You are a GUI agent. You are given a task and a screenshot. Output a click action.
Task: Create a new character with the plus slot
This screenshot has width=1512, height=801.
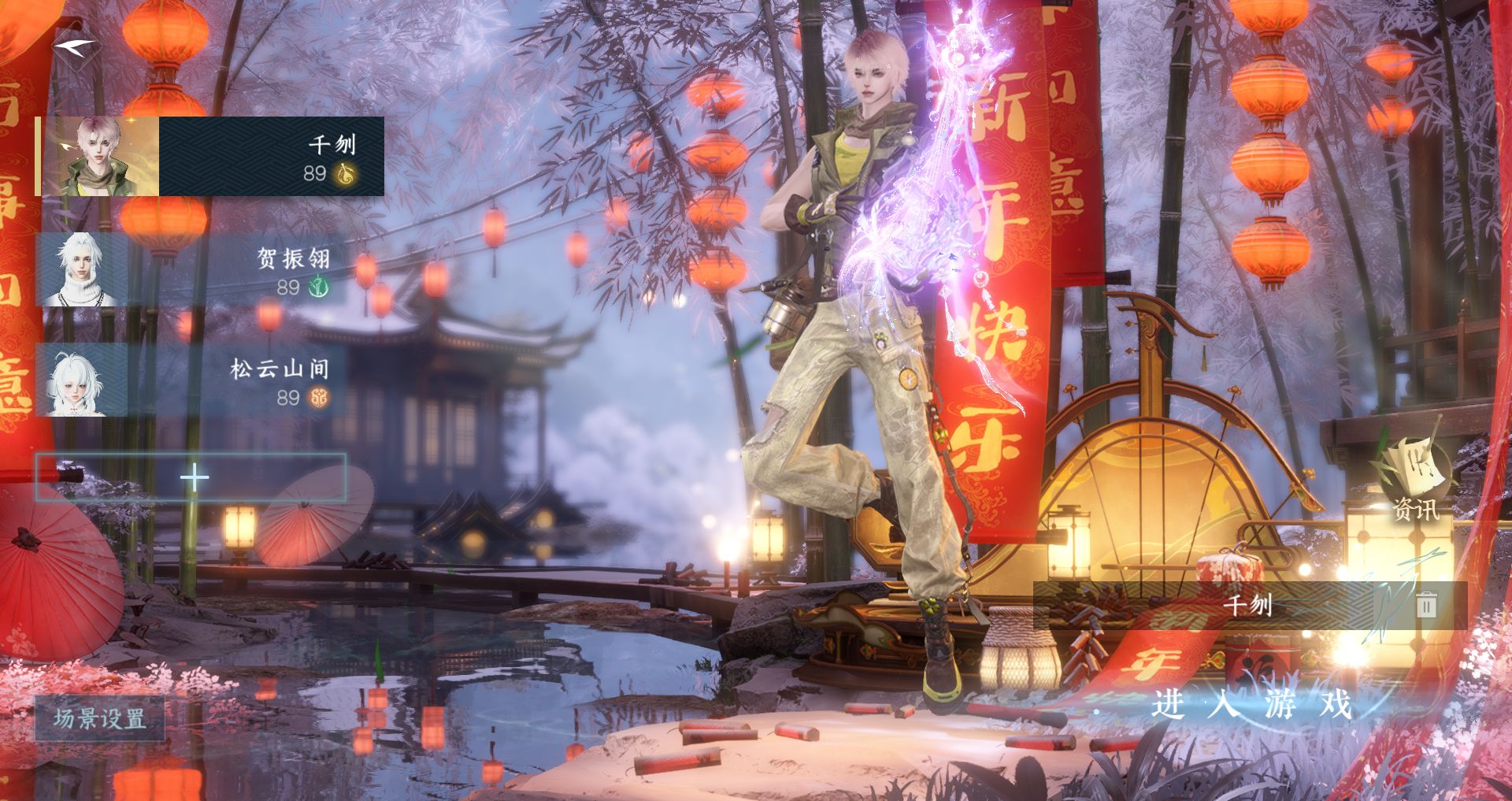pos(191,477)
